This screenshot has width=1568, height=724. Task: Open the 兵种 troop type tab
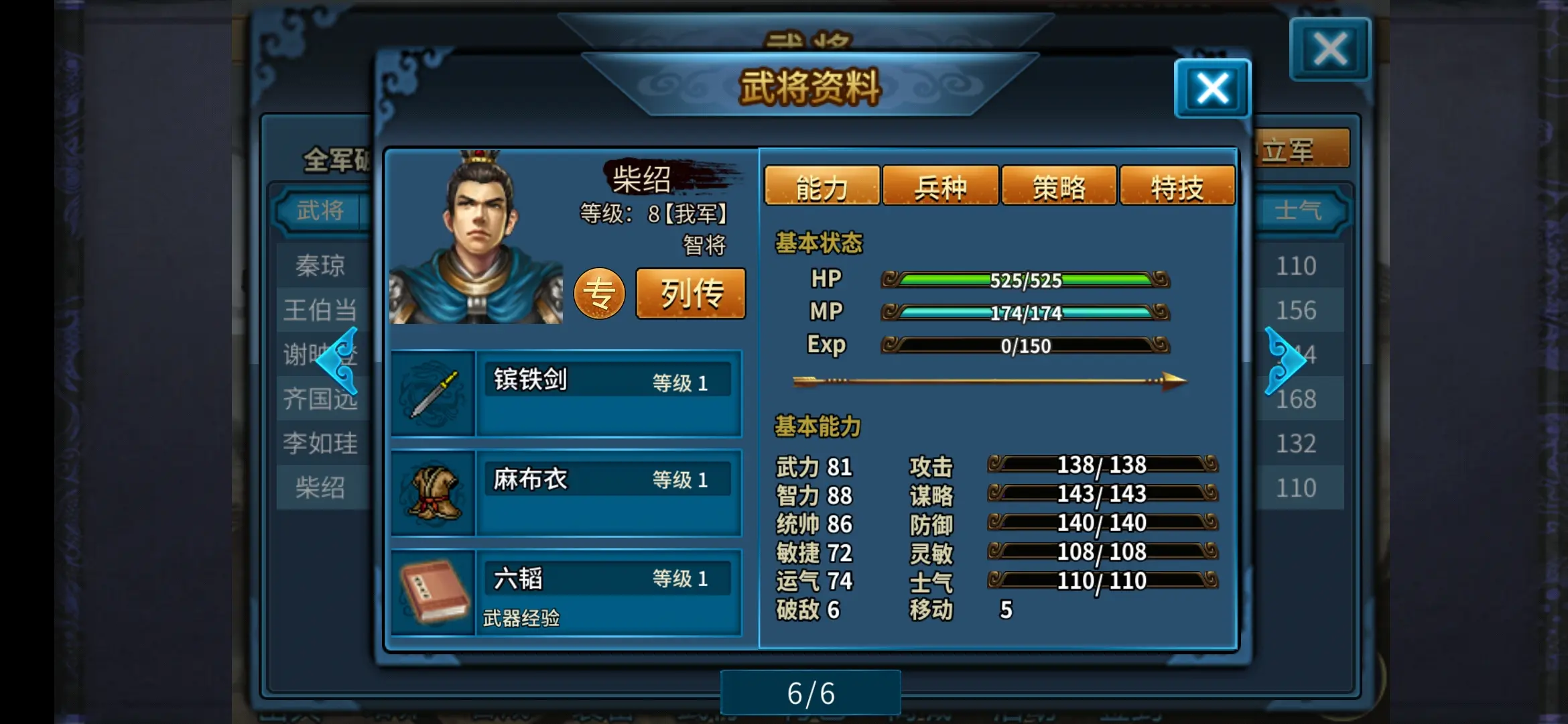(x=940, y=187)
